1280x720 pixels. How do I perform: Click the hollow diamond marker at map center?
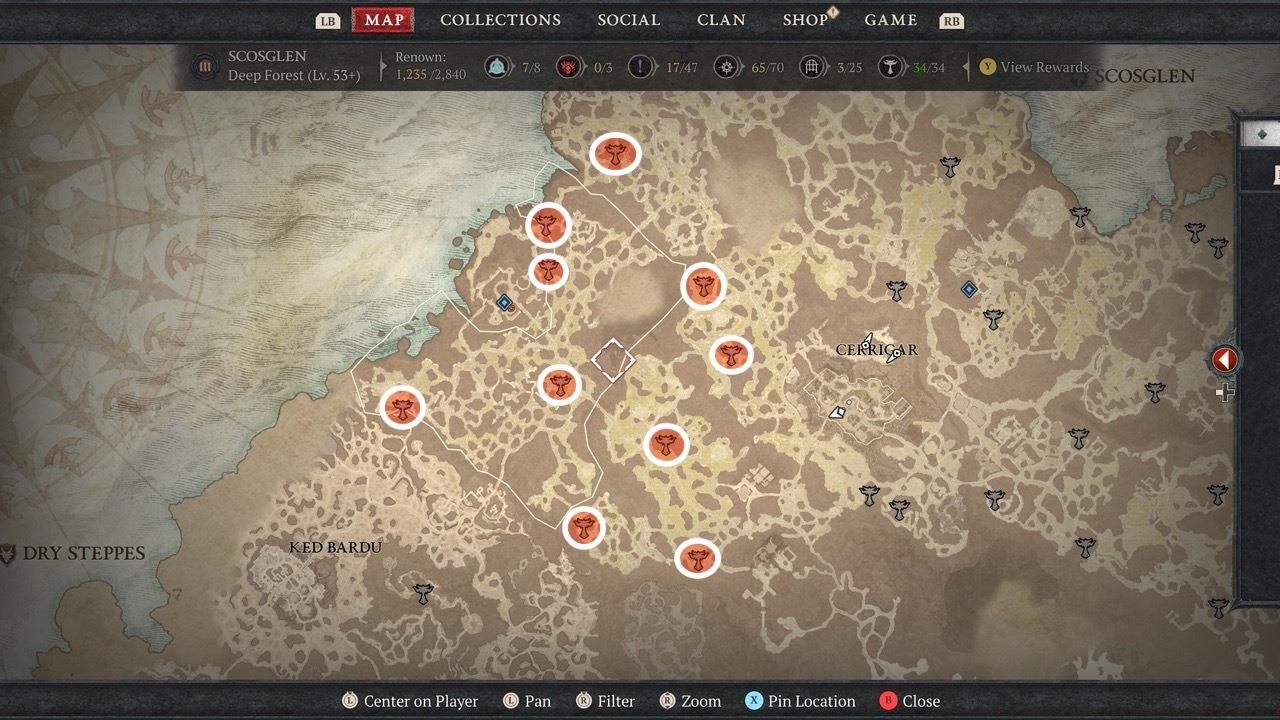611,357
